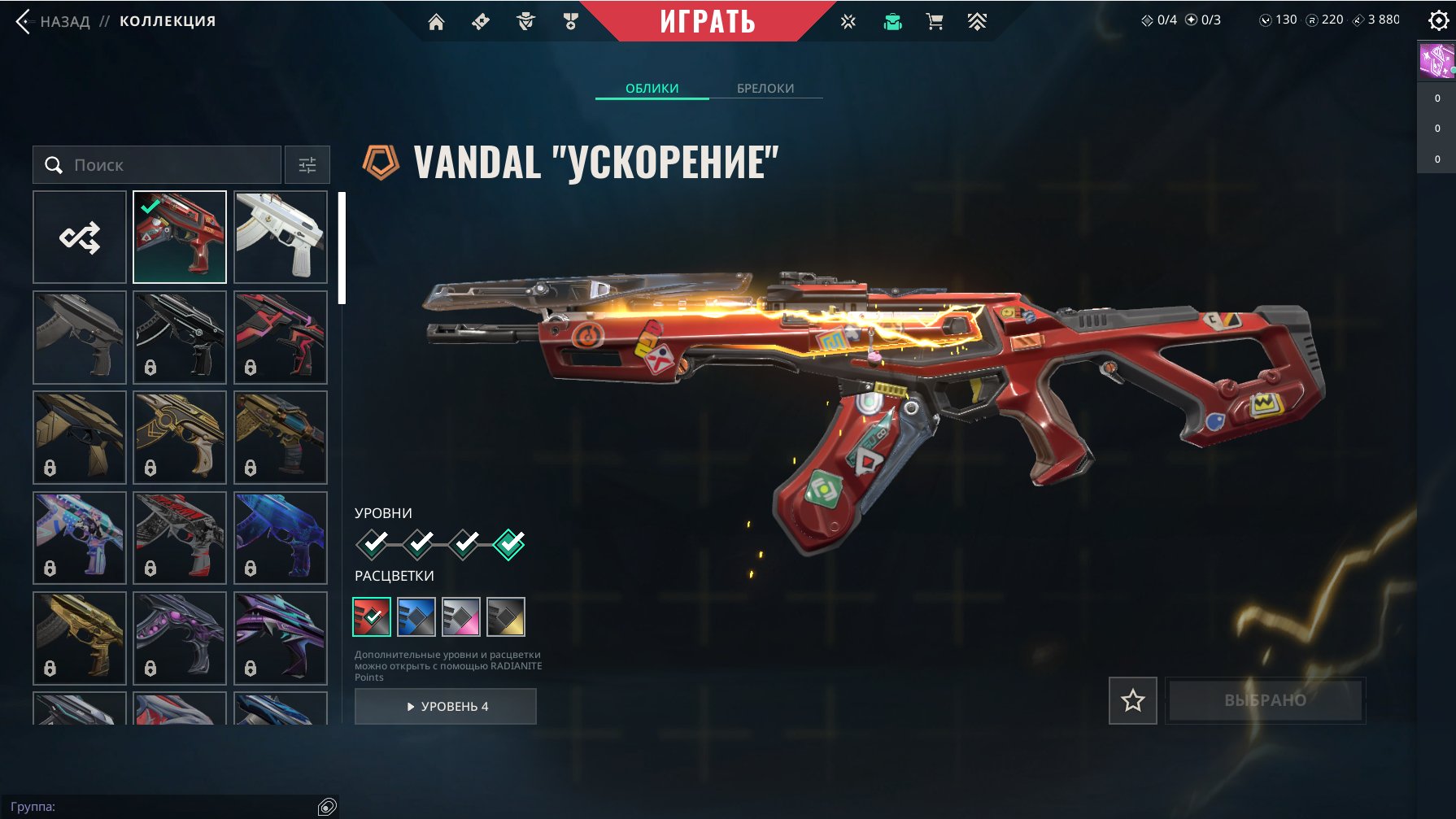Image resolution: width=1456 pixels, height=819 pixels.
Task: Expand the УРОВЕНЬ 4 level selector
Action: click(x=445, y=706)
